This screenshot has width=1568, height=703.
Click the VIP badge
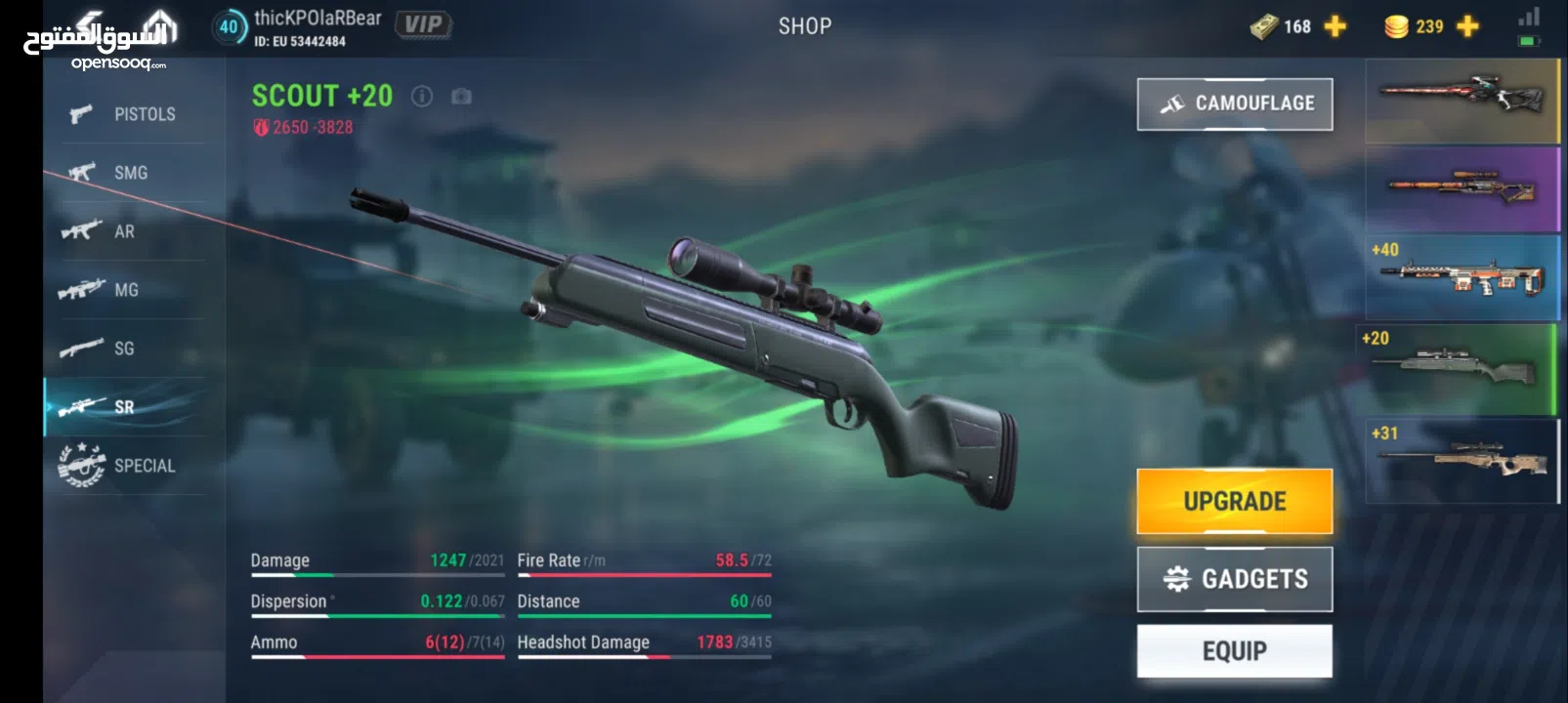[x=424, y=25]
